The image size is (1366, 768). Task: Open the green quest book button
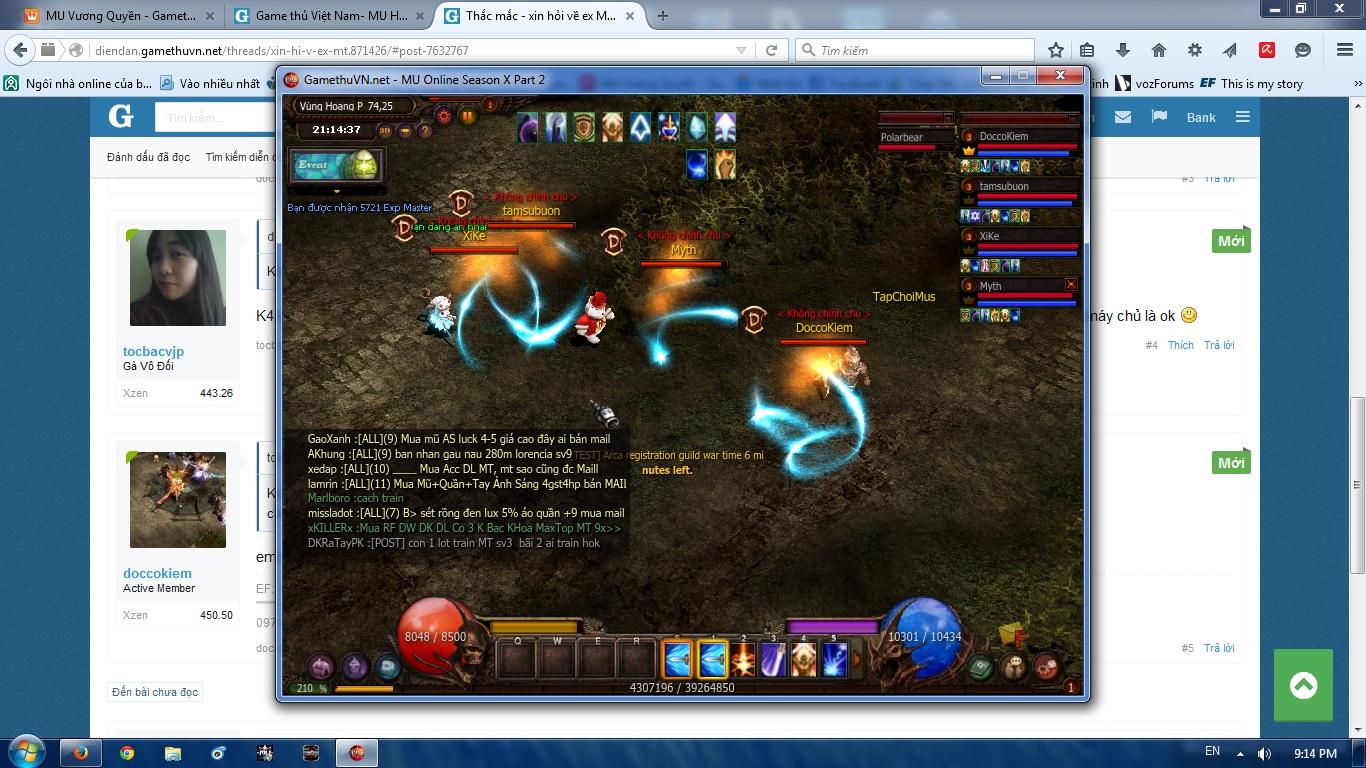980,667
